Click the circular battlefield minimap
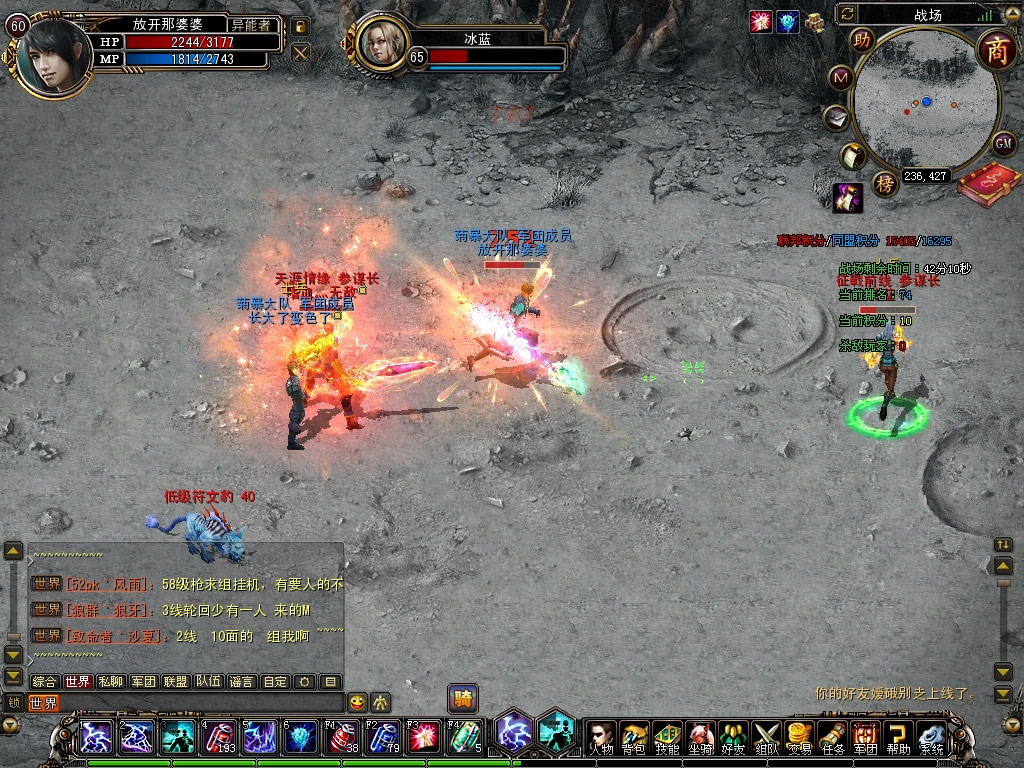 click(x=926, y=102)
